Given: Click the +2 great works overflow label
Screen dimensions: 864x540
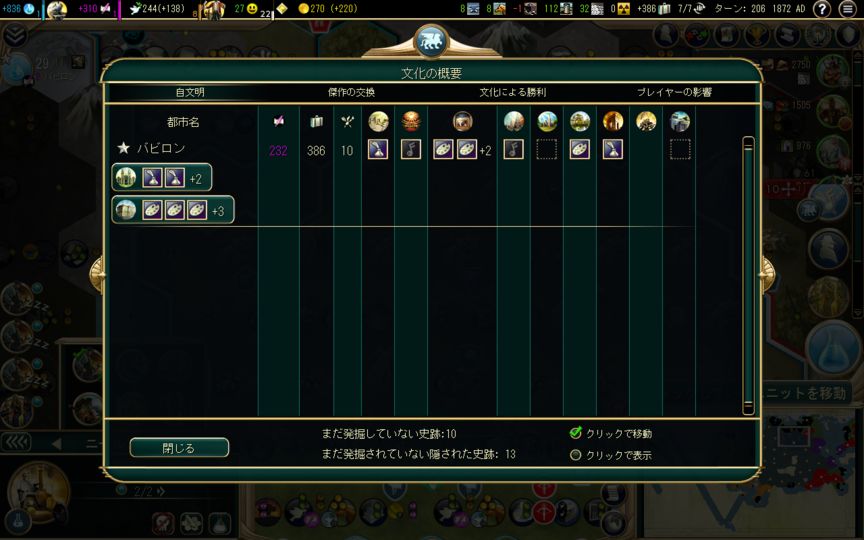Looking at the screenshot, I should (485, 150).
